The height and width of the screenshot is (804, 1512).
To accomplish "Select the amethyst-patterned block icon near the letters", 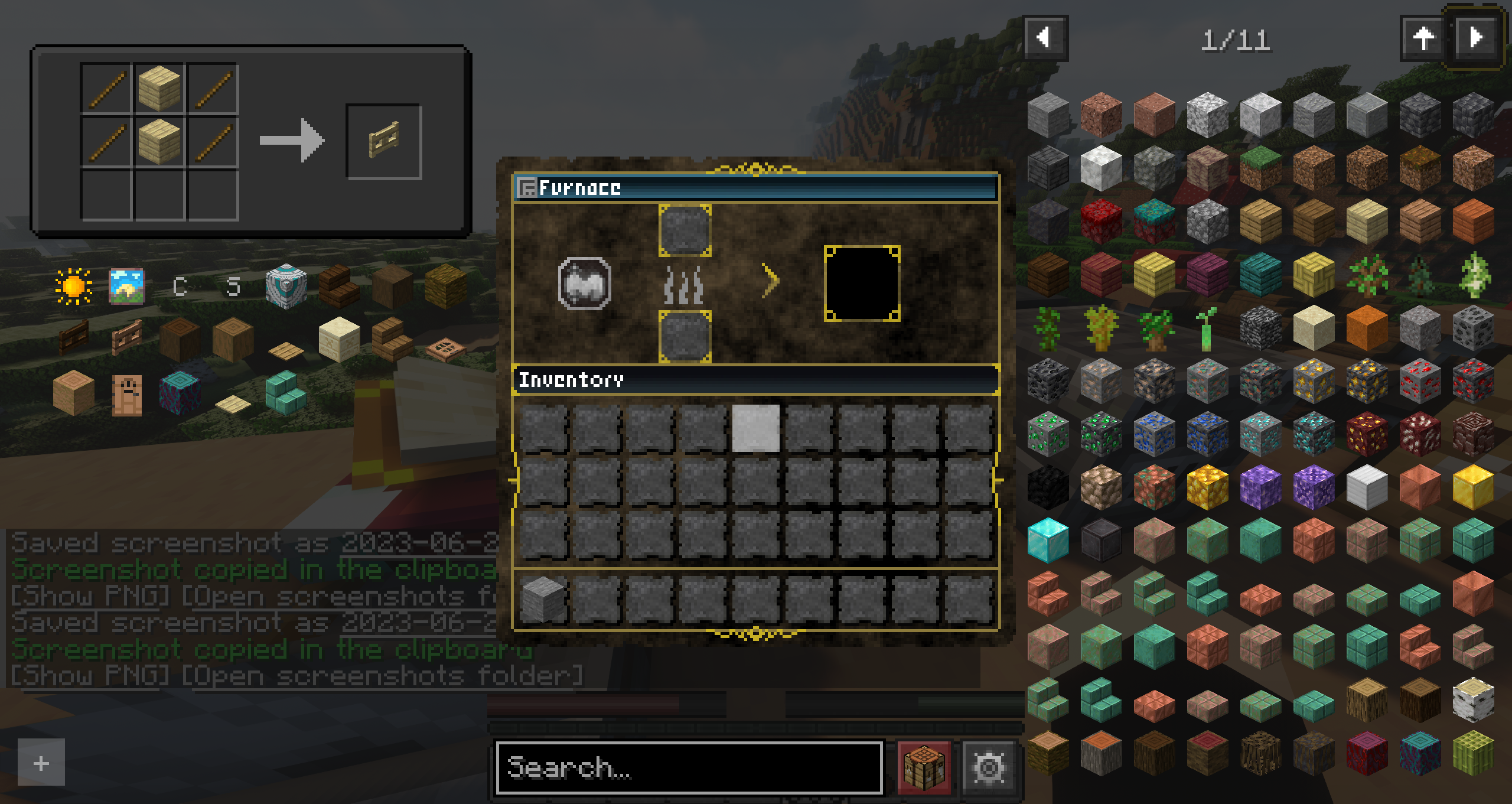I will coord(285,288).
